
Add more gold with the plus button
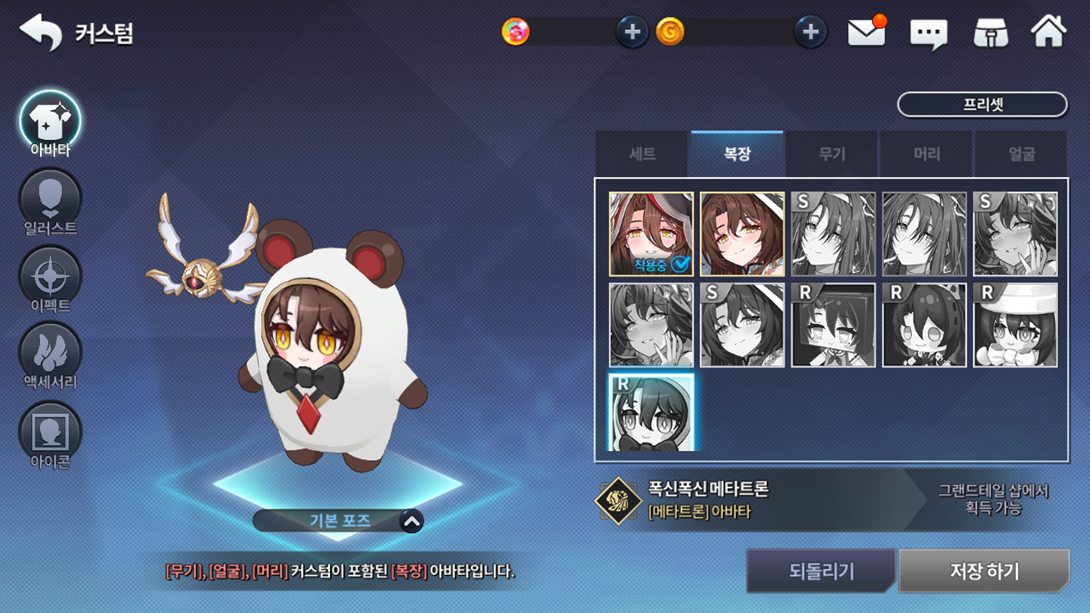coord(810,32)
